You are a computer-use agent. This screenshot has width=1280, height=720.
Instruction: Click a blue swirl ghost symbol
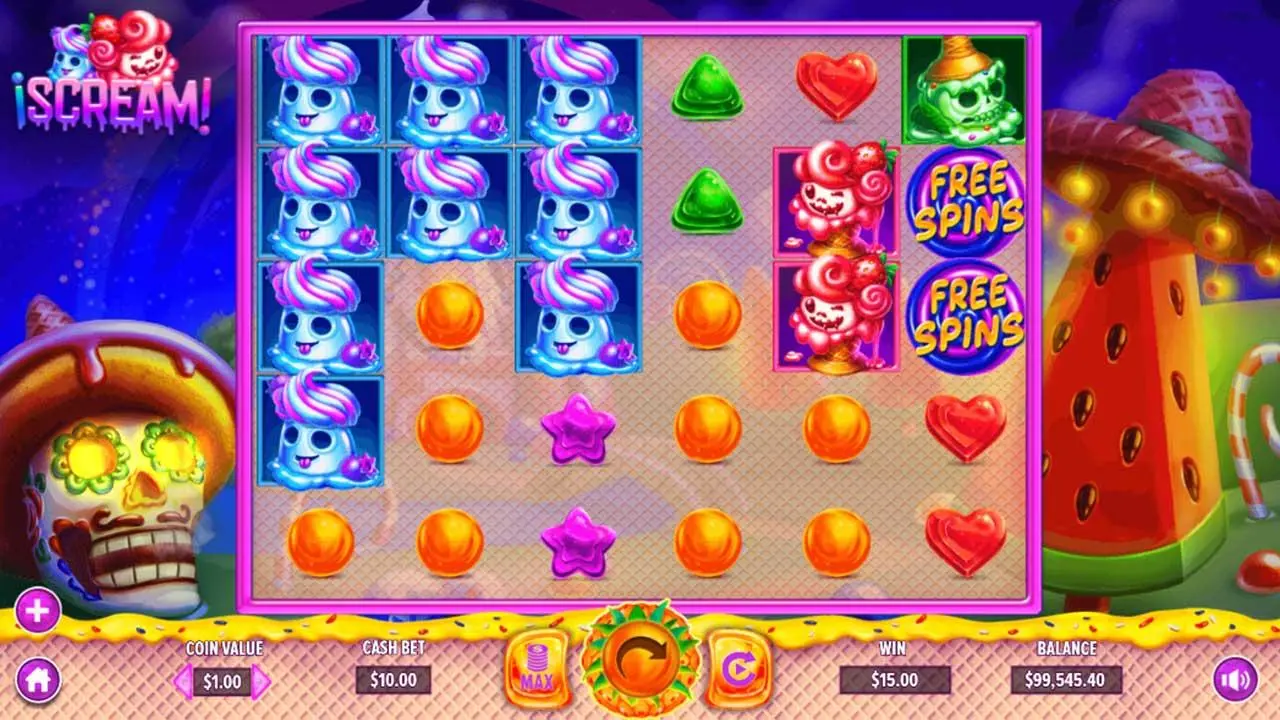[x=320, y=90]
